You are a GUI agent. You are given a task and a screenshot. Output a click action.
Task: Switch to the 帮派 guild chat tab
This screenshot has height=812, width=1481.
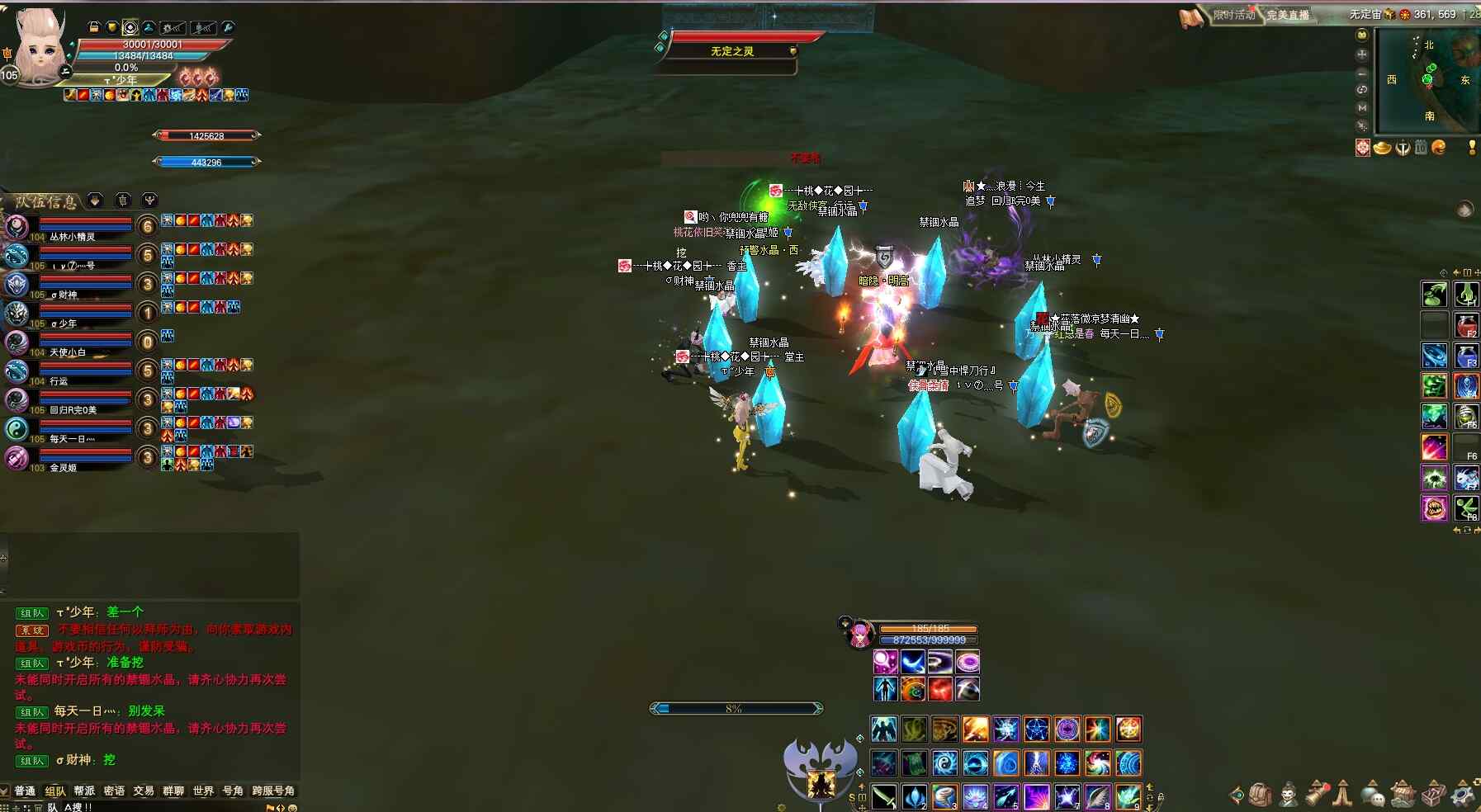point(84,791)
